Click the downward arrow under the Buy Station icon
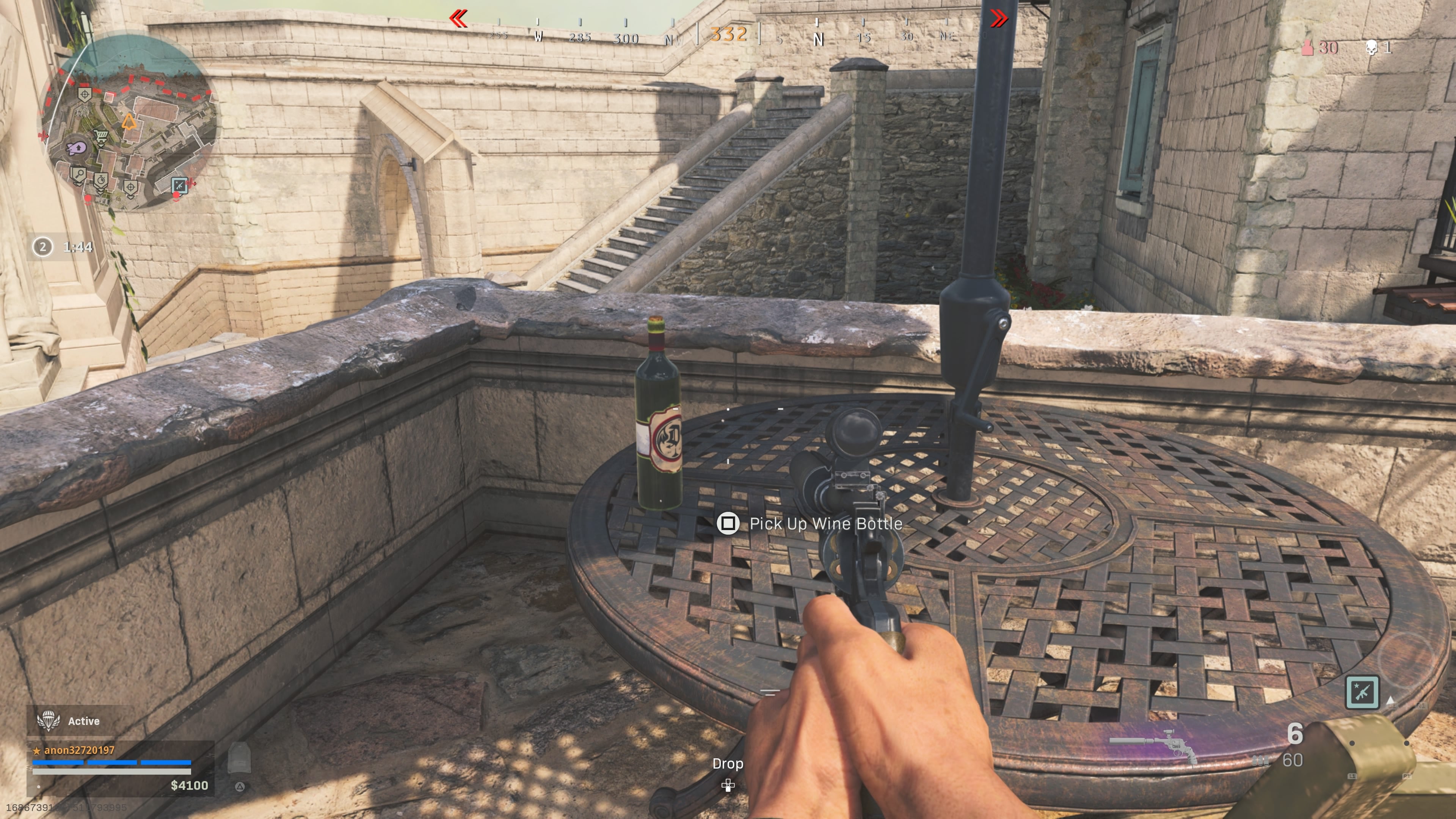The height and width of the screenshot is (819, 1456). [x=101, y=146]
